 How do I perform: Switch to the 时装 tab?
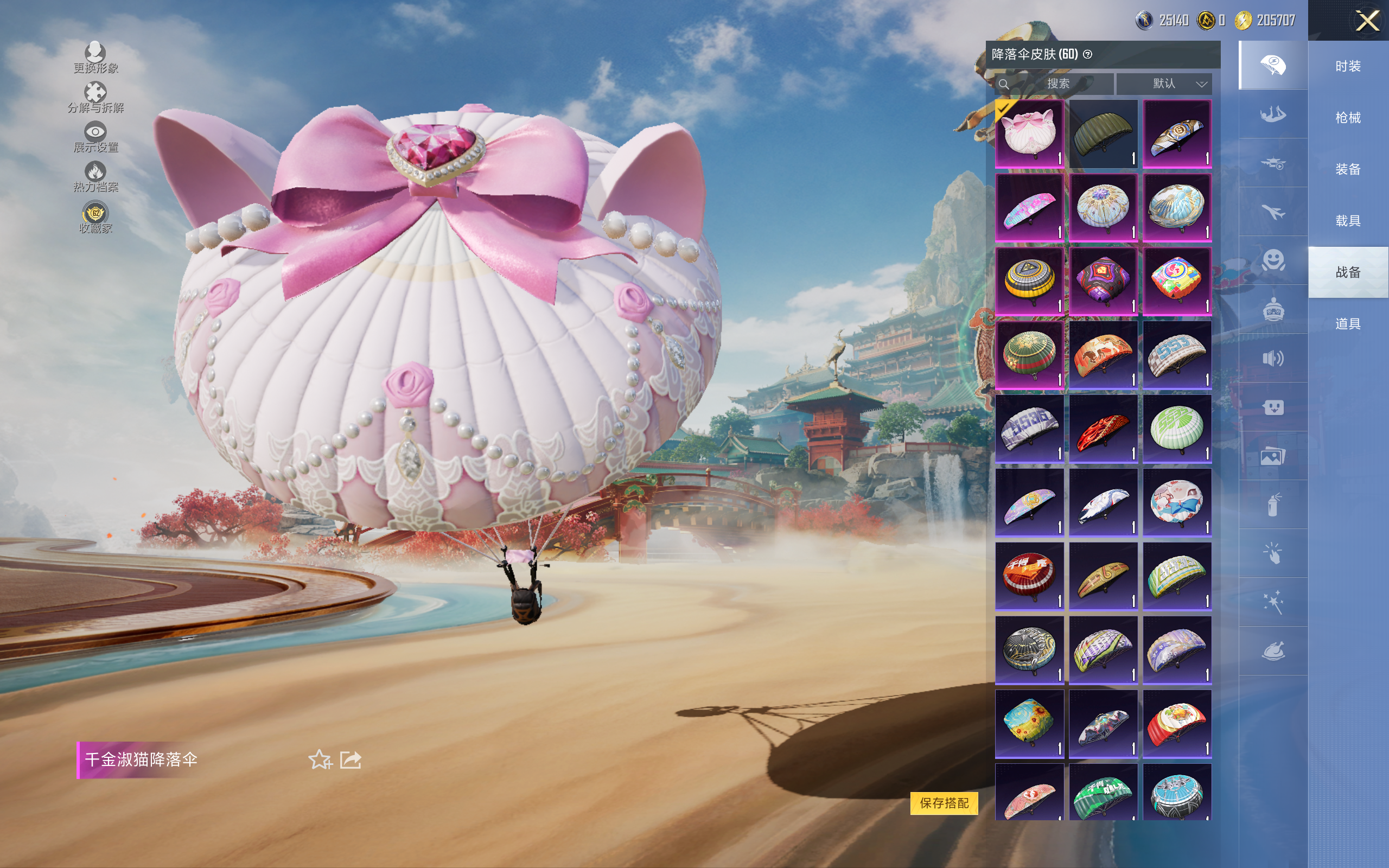point(1348,66)
